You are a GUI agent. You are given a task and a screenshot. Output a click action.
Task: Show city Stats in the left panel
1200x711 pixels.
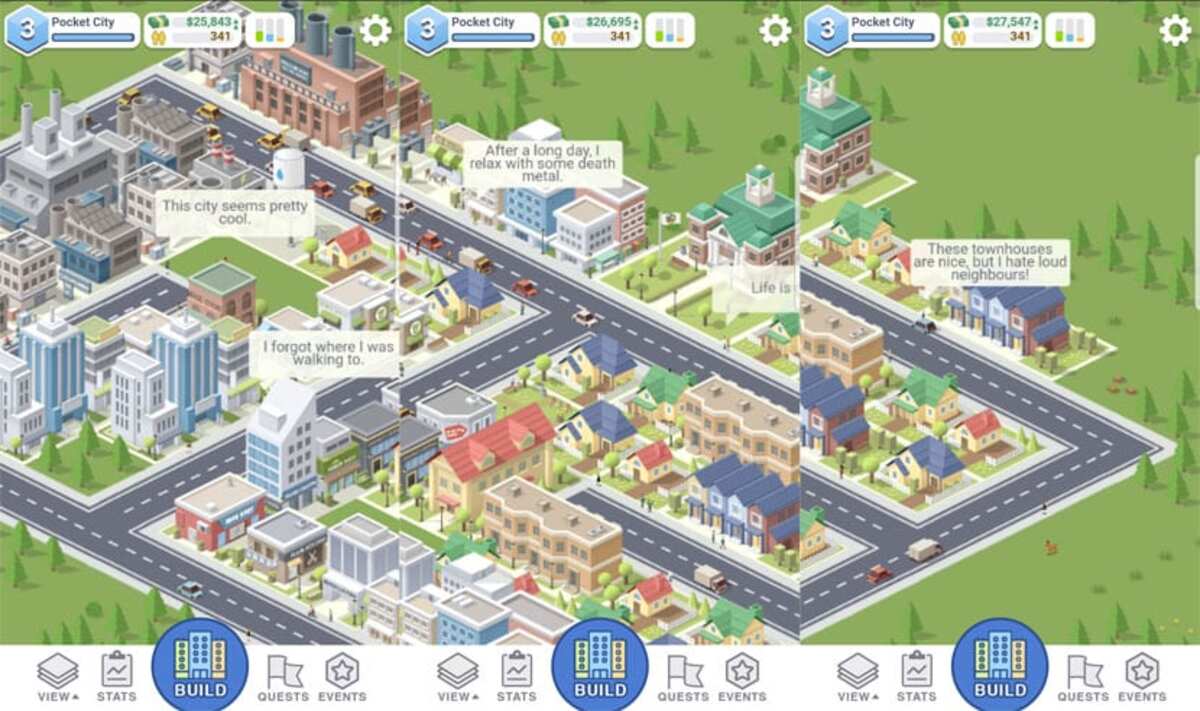[117, 676]
